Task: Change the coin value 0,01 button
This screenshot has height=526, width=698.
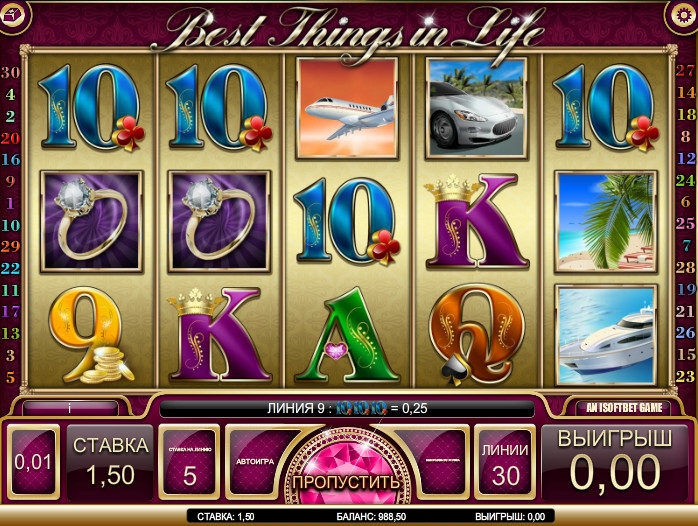Action: 33,463
